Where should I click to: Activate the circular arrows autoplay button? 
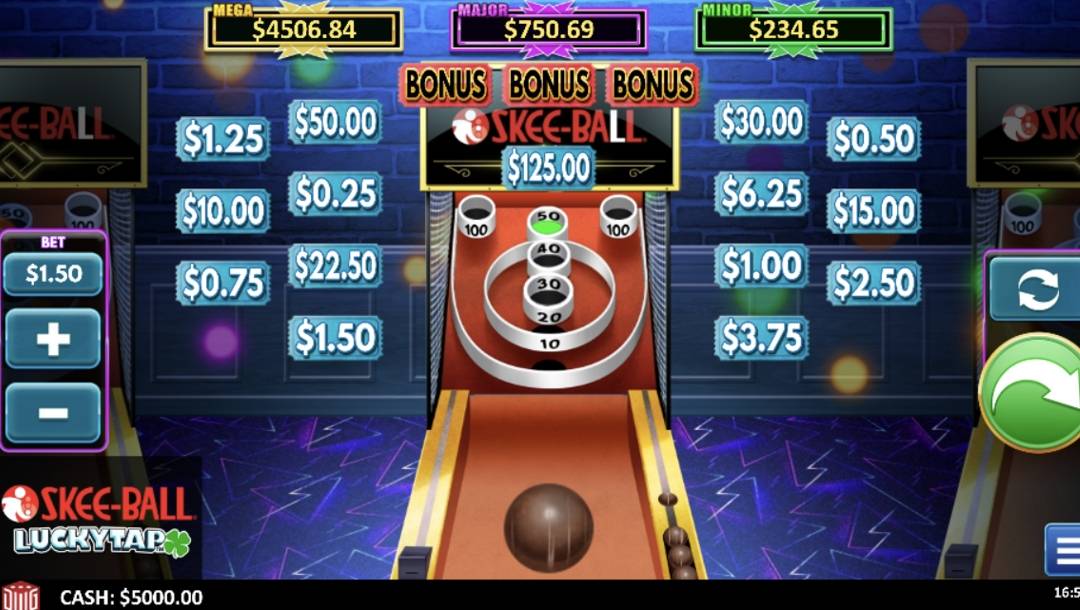pyautogui.click(x=1036, y=289)
